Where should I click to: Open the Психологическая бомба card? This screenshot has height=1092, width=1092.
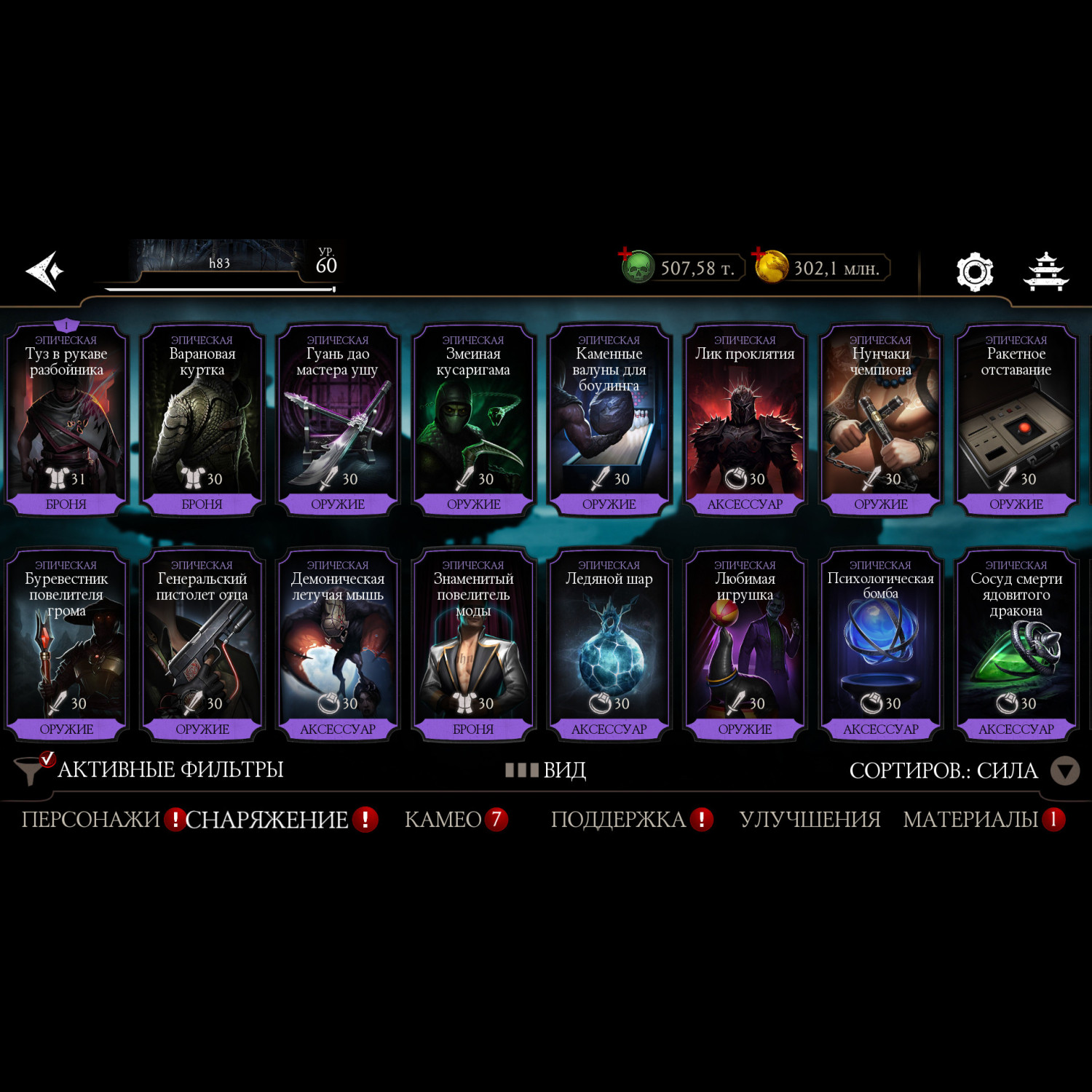click(880, 645)
